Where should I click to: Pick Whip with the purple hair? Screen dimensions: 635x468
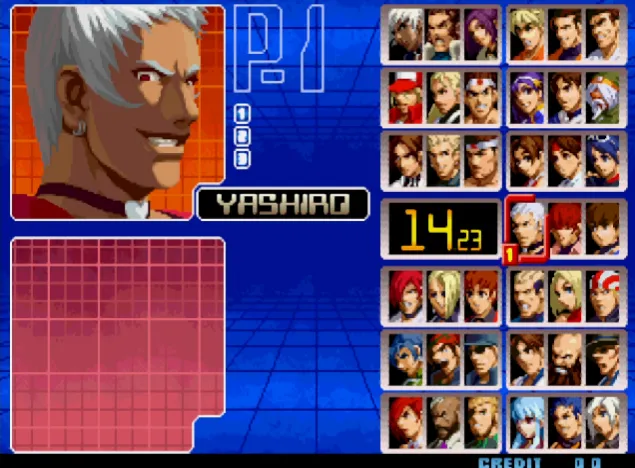480,35
